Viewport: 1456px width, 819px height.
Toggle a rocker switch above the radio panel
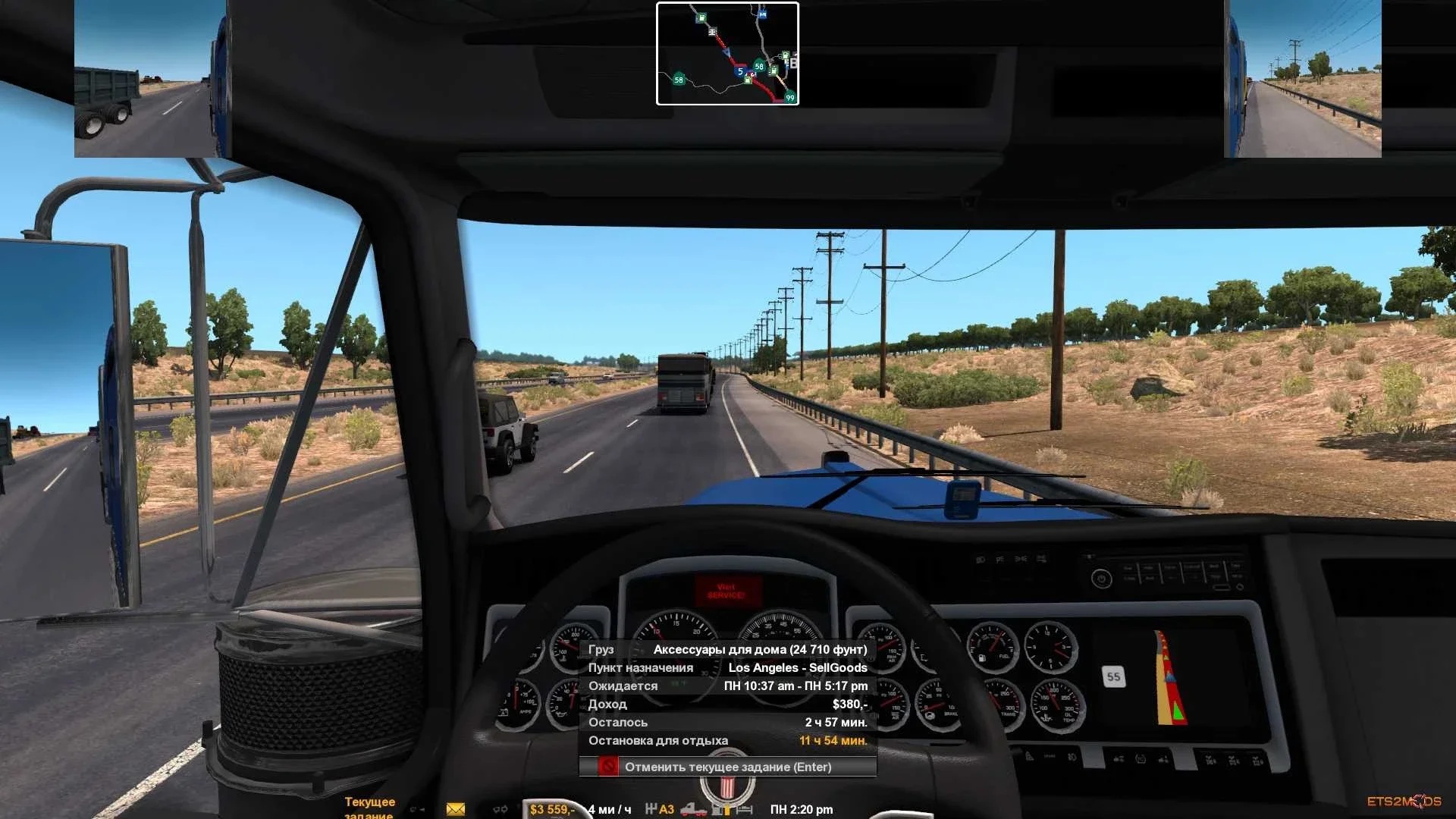pos(999,557)
